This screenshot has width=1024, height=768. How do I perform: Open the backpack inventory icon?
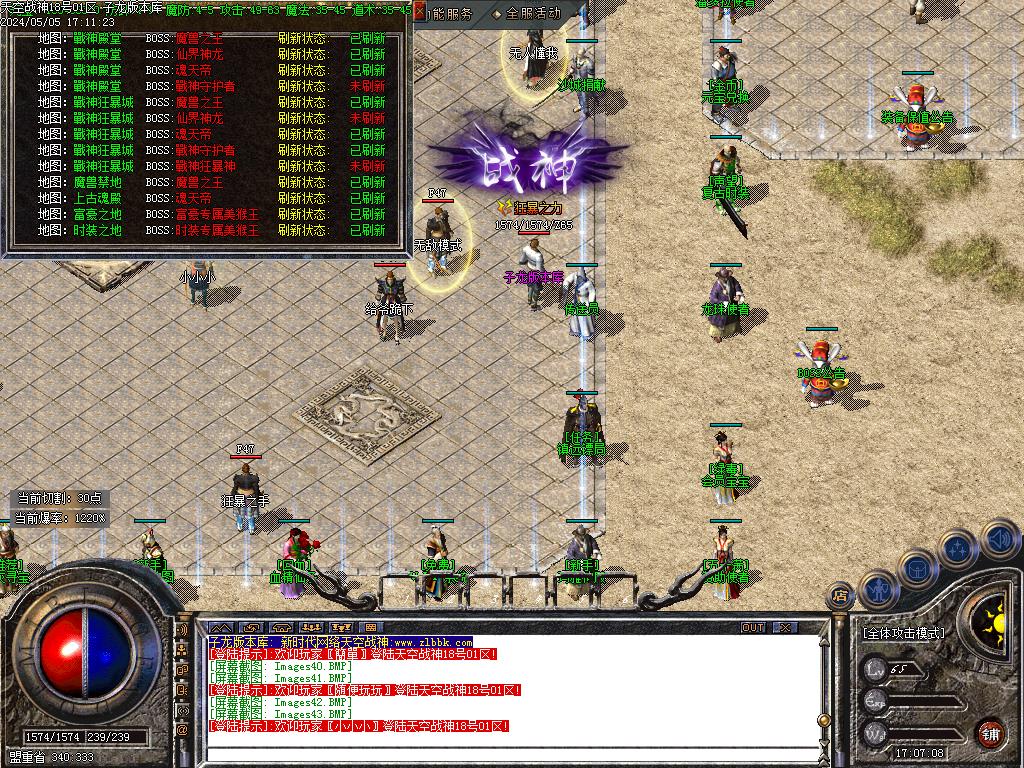pos(917,567)
